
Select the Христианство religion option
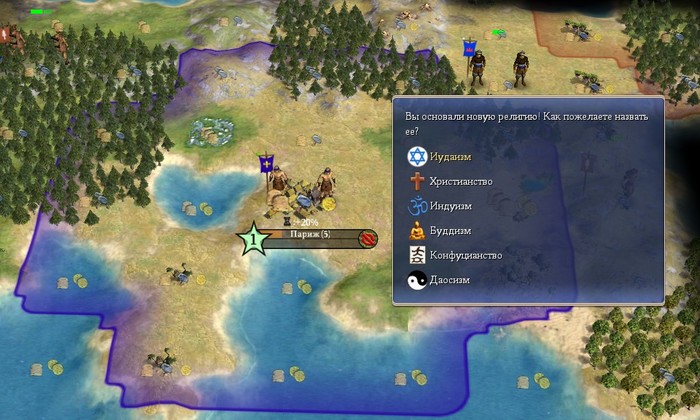pos(460,181)
